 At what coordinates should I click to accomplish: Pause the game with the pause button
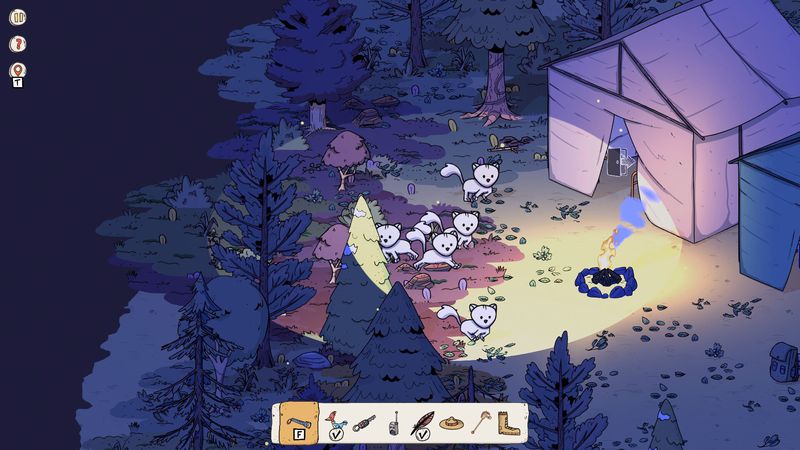pos(17,17)
